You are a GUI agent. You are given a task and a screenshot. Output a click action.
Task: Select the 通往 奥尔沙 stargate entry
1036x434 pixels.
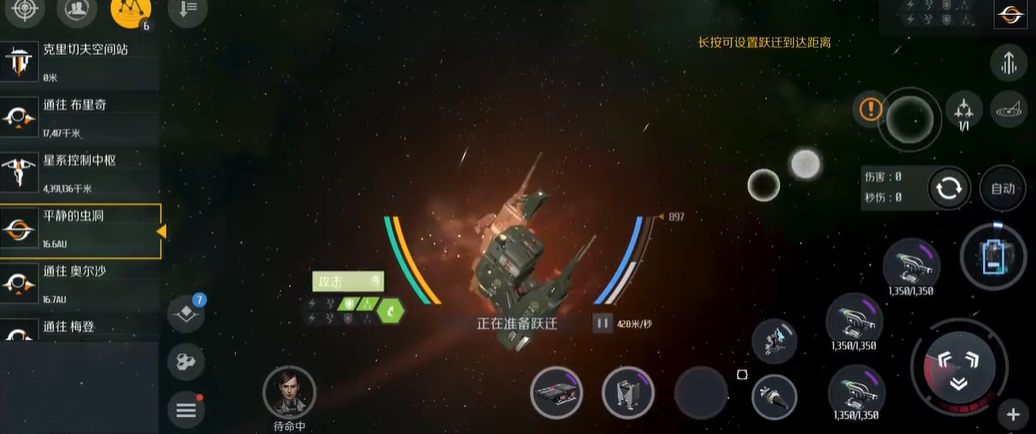[x=80, y=284]
